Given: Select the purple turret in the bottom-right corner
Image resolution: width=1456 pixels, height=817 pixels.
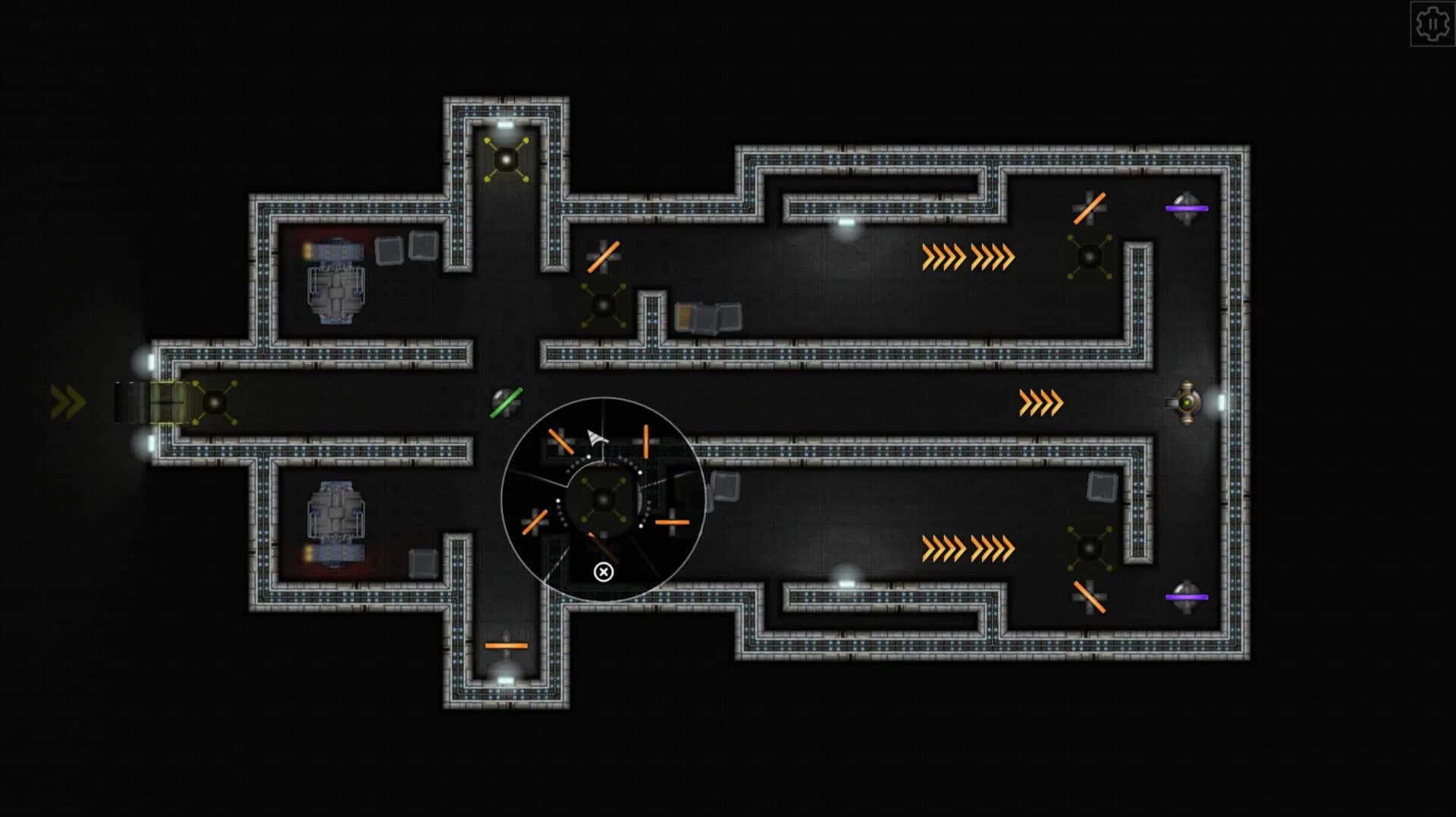Looking at the screenshot, I should pyautogui.click(x=1187, y=595).
